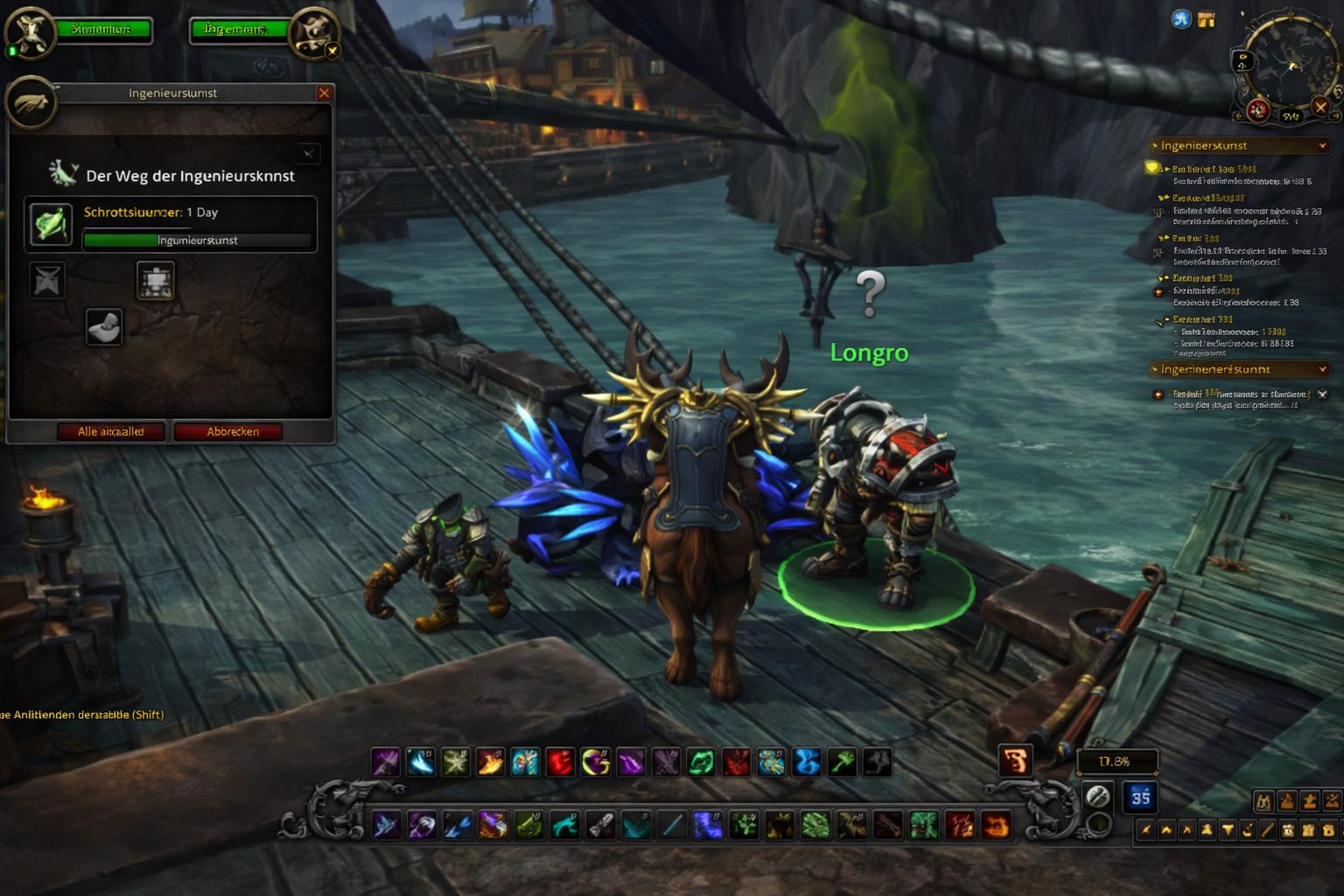The image size is (1344, 896).
Task: Click the Schrottsammler recipe icon in the profession window
Action: (50, 224)
